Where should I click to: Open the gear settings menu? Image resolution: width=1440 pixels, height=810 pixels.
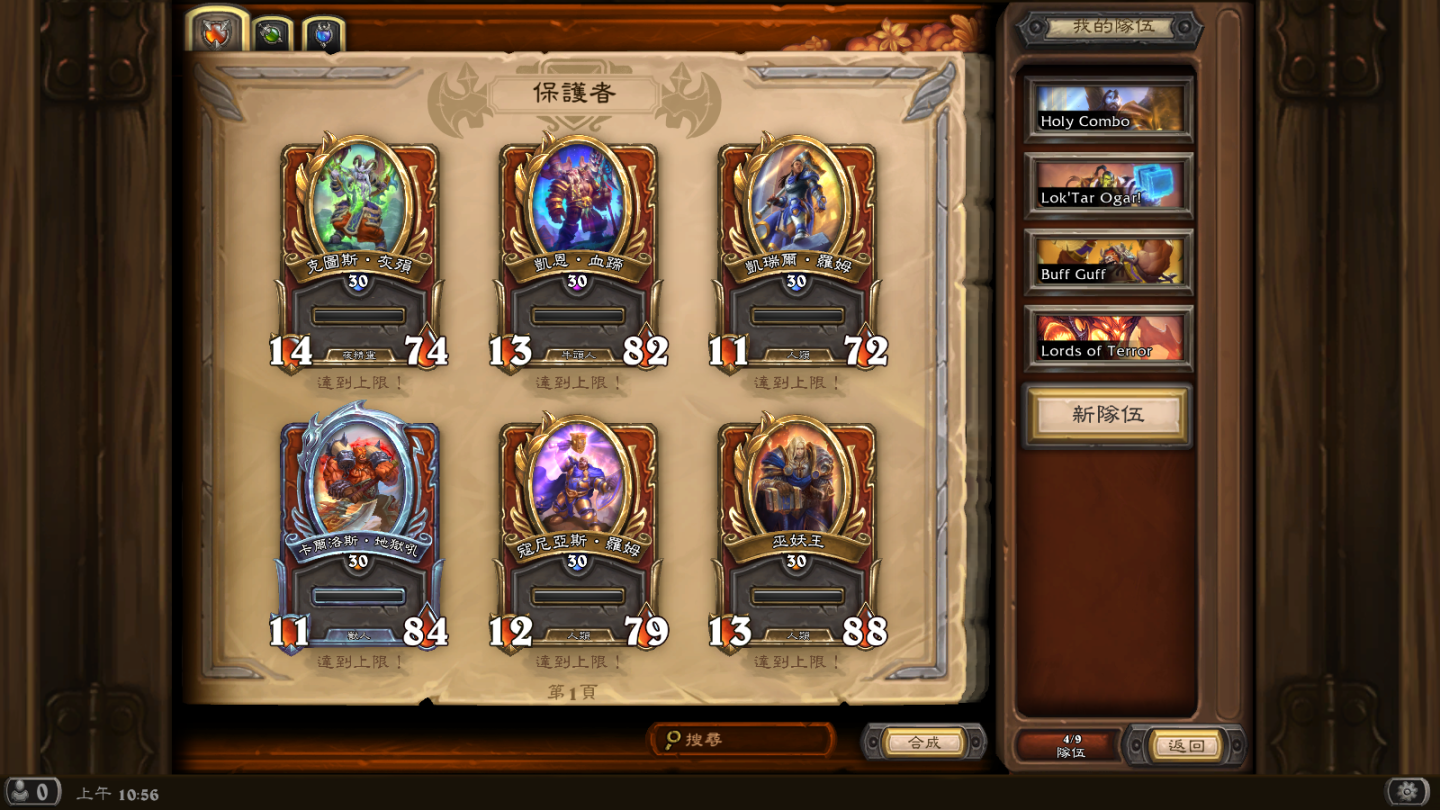tap(1407, 792)
